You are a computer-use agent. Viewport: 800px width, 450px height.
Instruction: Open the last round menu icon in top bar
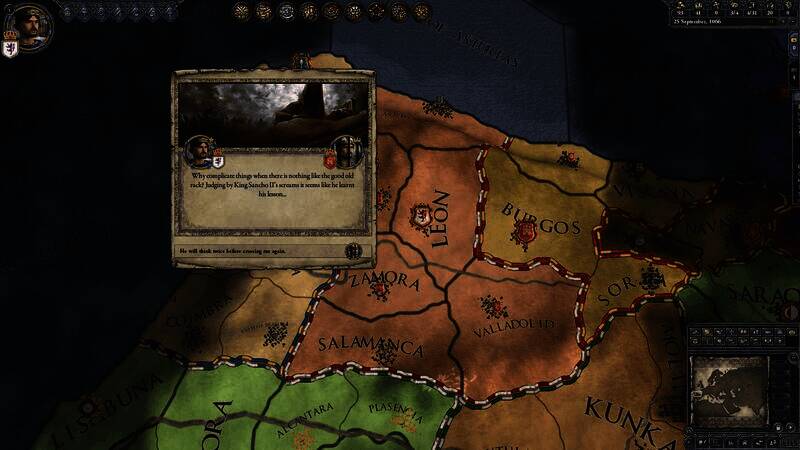(422, 11)
